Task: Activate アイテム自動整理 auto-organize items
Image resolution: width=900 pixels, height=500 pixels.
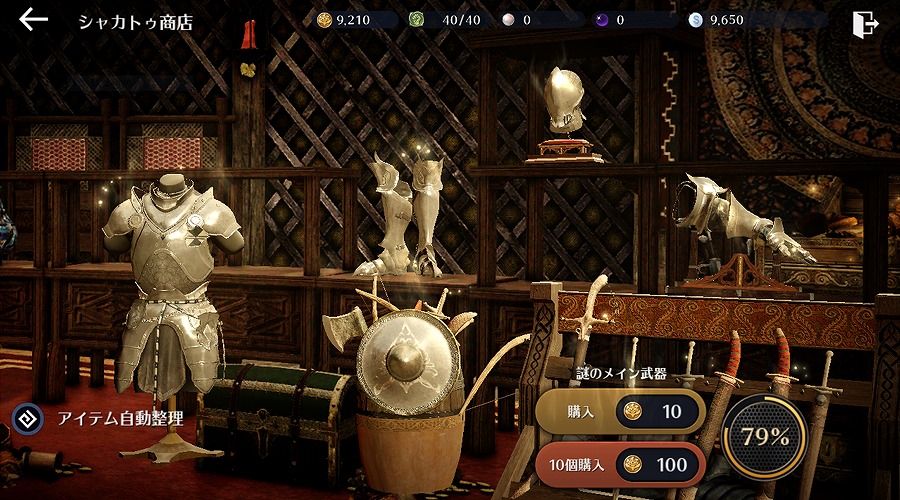Action: [x=98, y=418]
